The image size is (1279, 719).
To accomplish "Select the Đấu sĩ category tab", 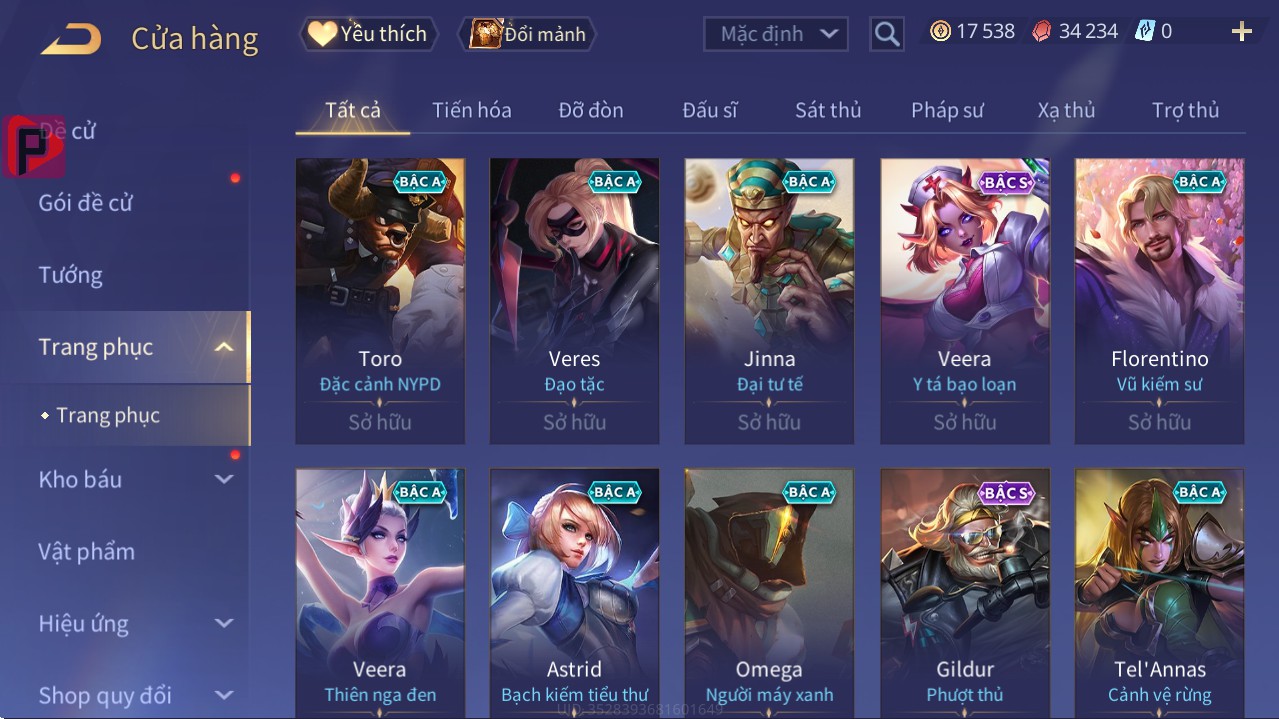I will 709,110.
